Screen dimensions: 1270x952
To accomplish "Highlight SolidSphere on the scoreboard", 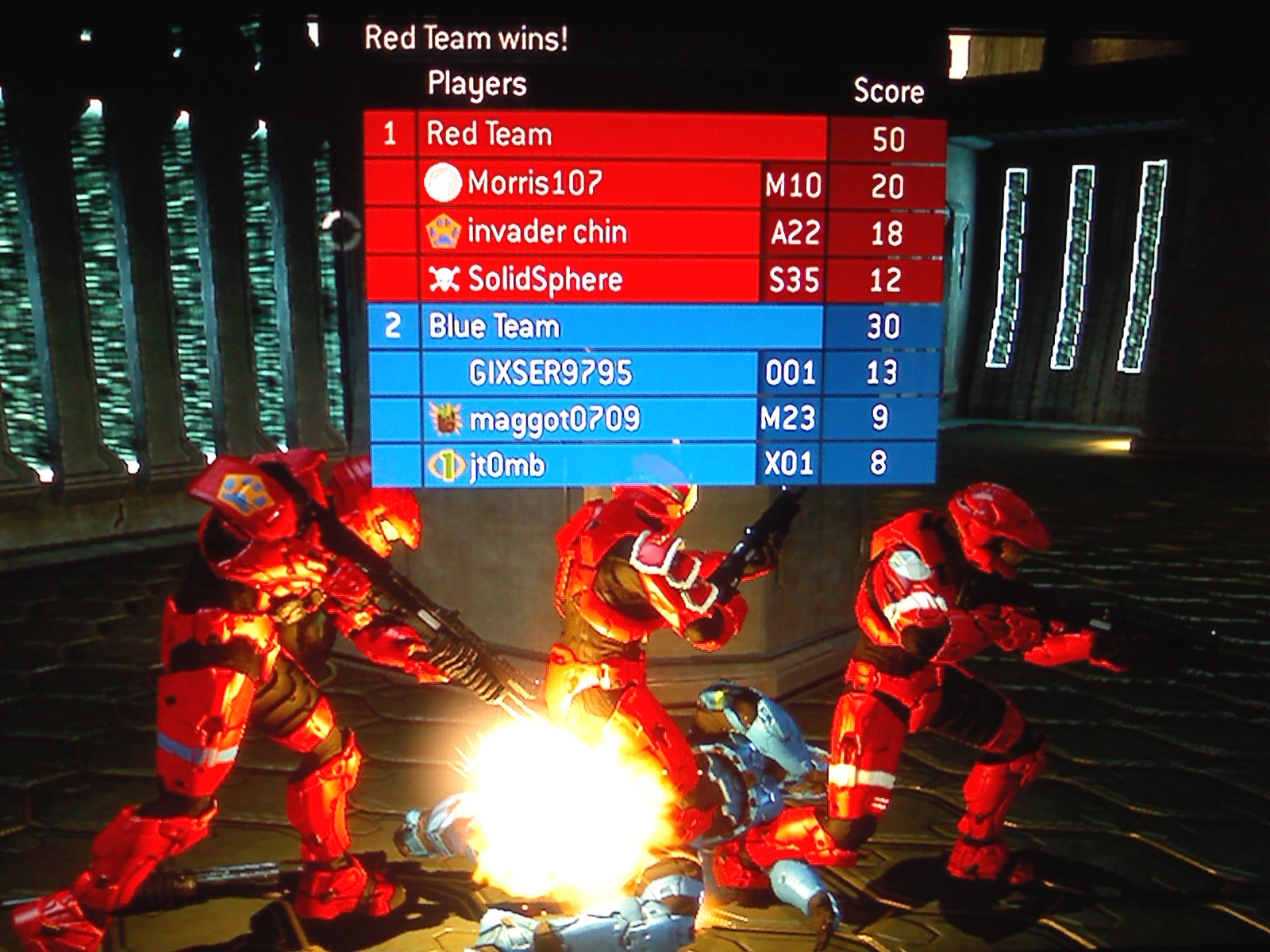I will pyautogui.click(x=545, y=279).
